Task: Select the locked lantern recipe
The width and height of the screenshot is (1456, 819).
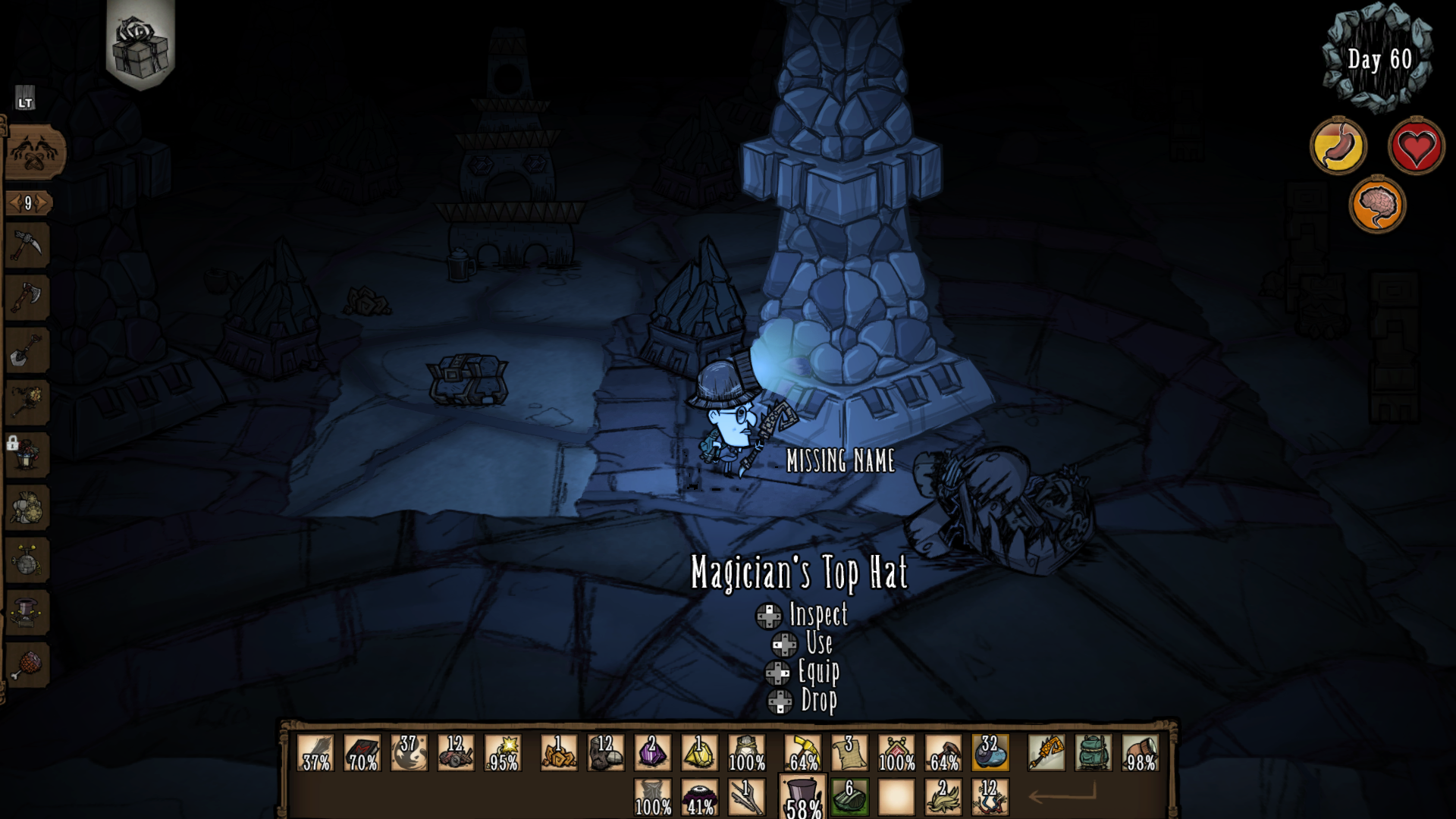Action: click(x=27, y=454)
